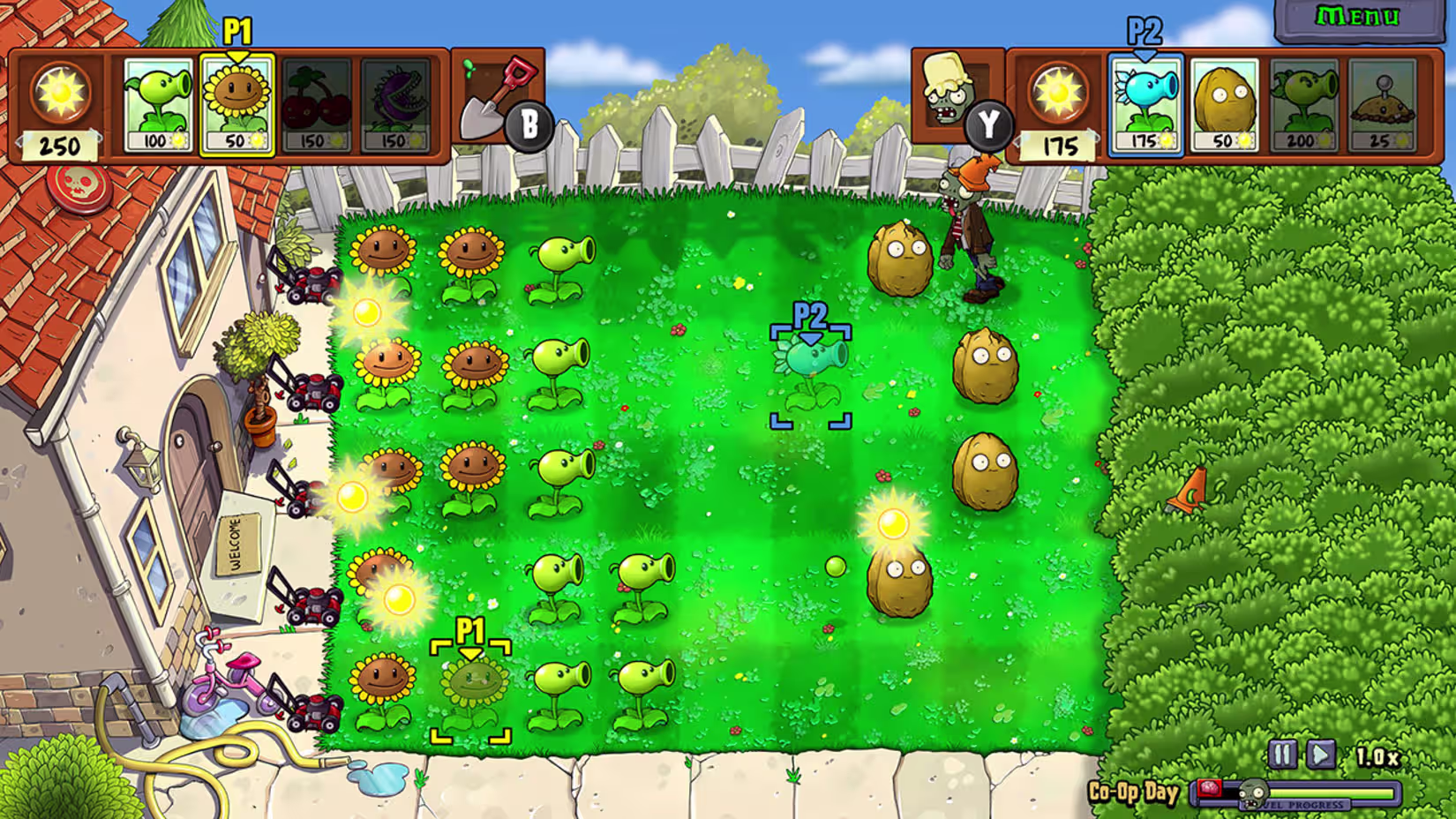Viewport: 1456px width, 819px height.
Task: Select the Peashooter seed packet for P1
Action: coord(159,101)
